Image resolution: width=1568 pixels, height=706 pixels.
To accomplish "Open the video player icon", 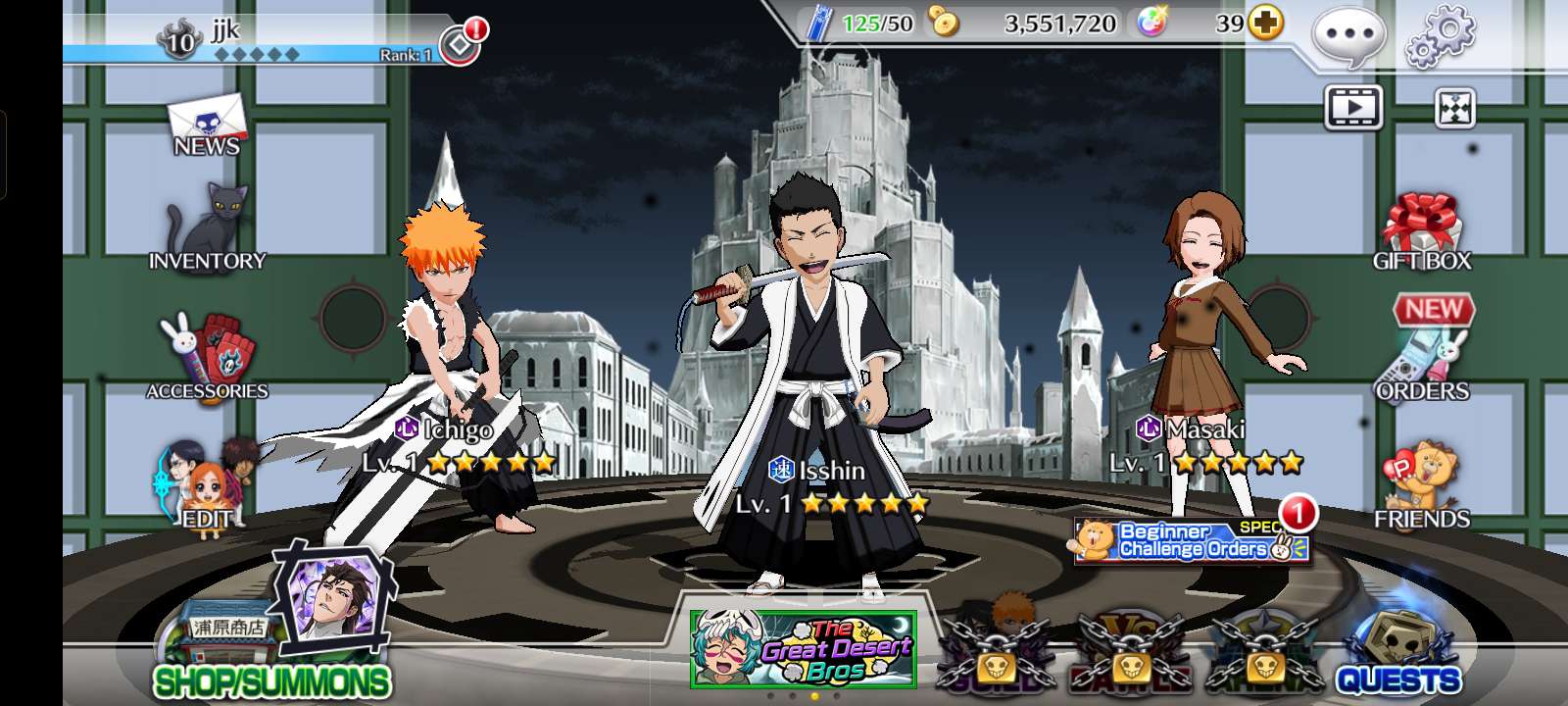I will [1353, 108].
